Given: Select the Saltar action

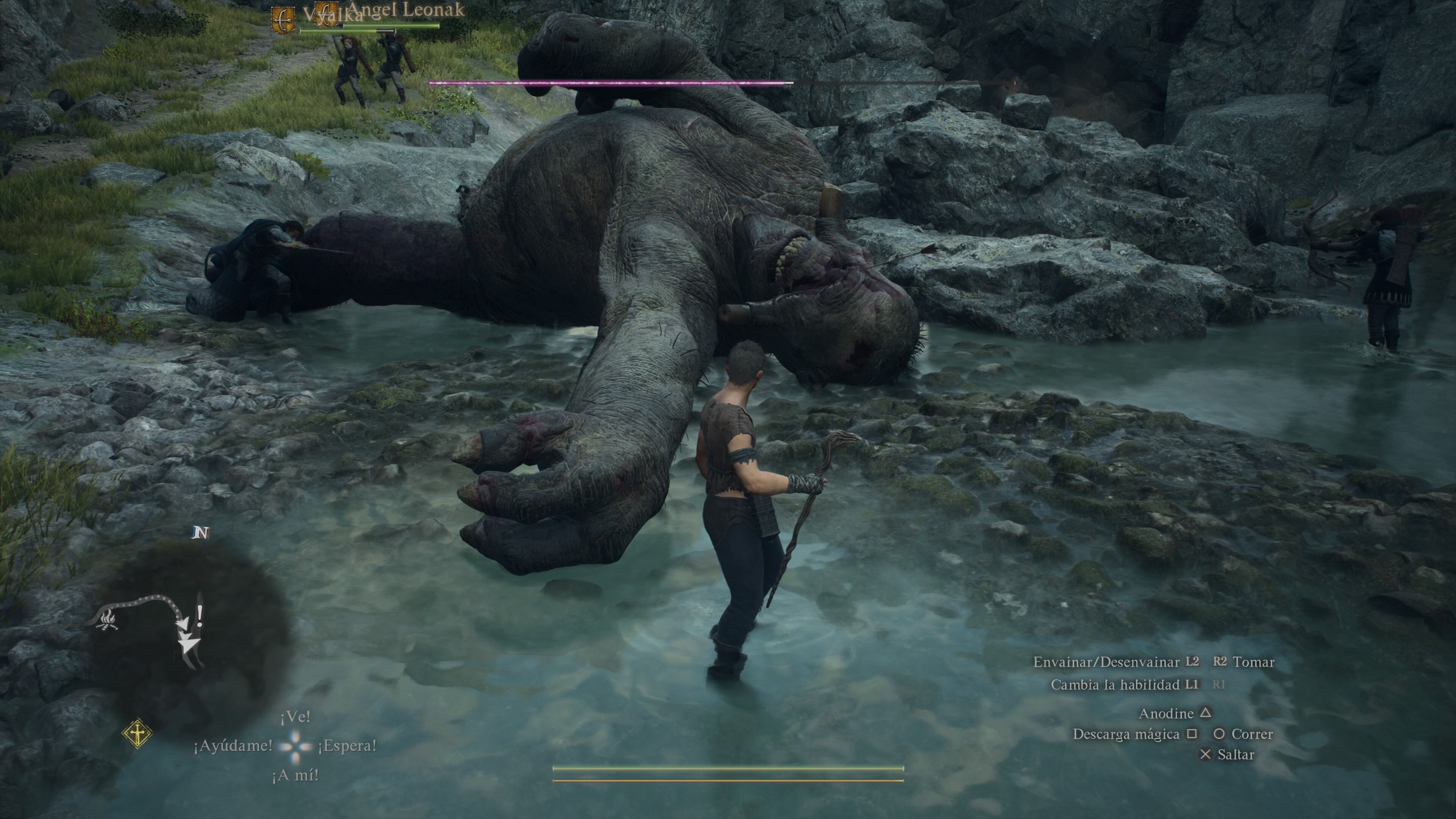Looking at the screenshot, I should 1236,755.
